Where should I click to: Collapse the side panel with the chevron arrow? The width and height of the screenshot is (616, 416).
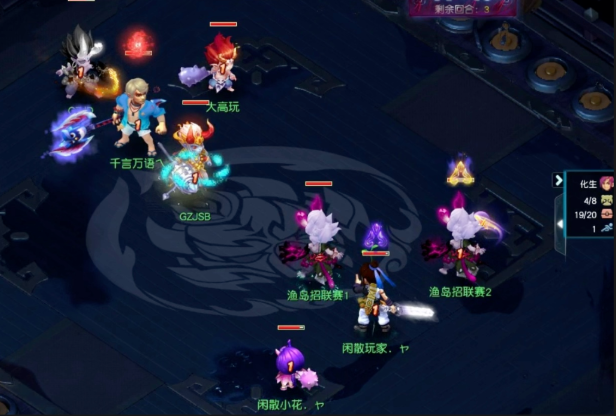click(x=559, y=180)
